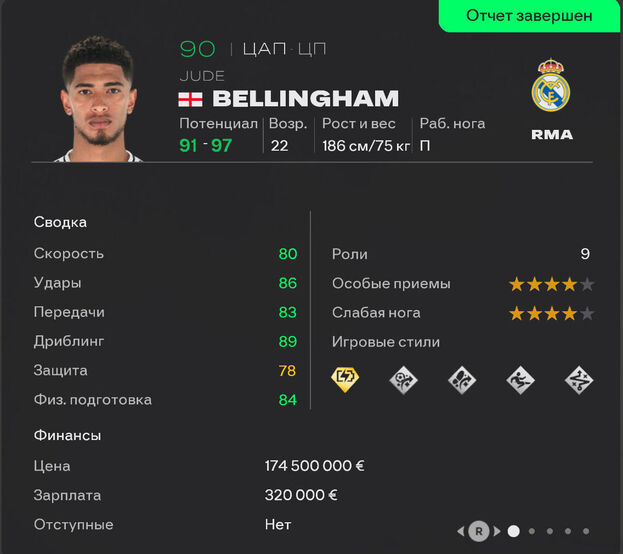Click the Real Madrid club crest

(x=551, y=87)
